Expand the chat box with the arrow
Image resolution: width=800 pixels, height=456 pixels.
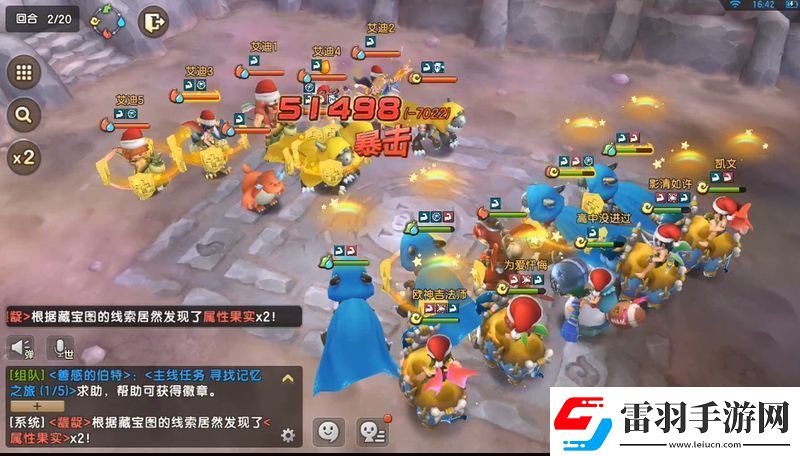click(288, 378)
